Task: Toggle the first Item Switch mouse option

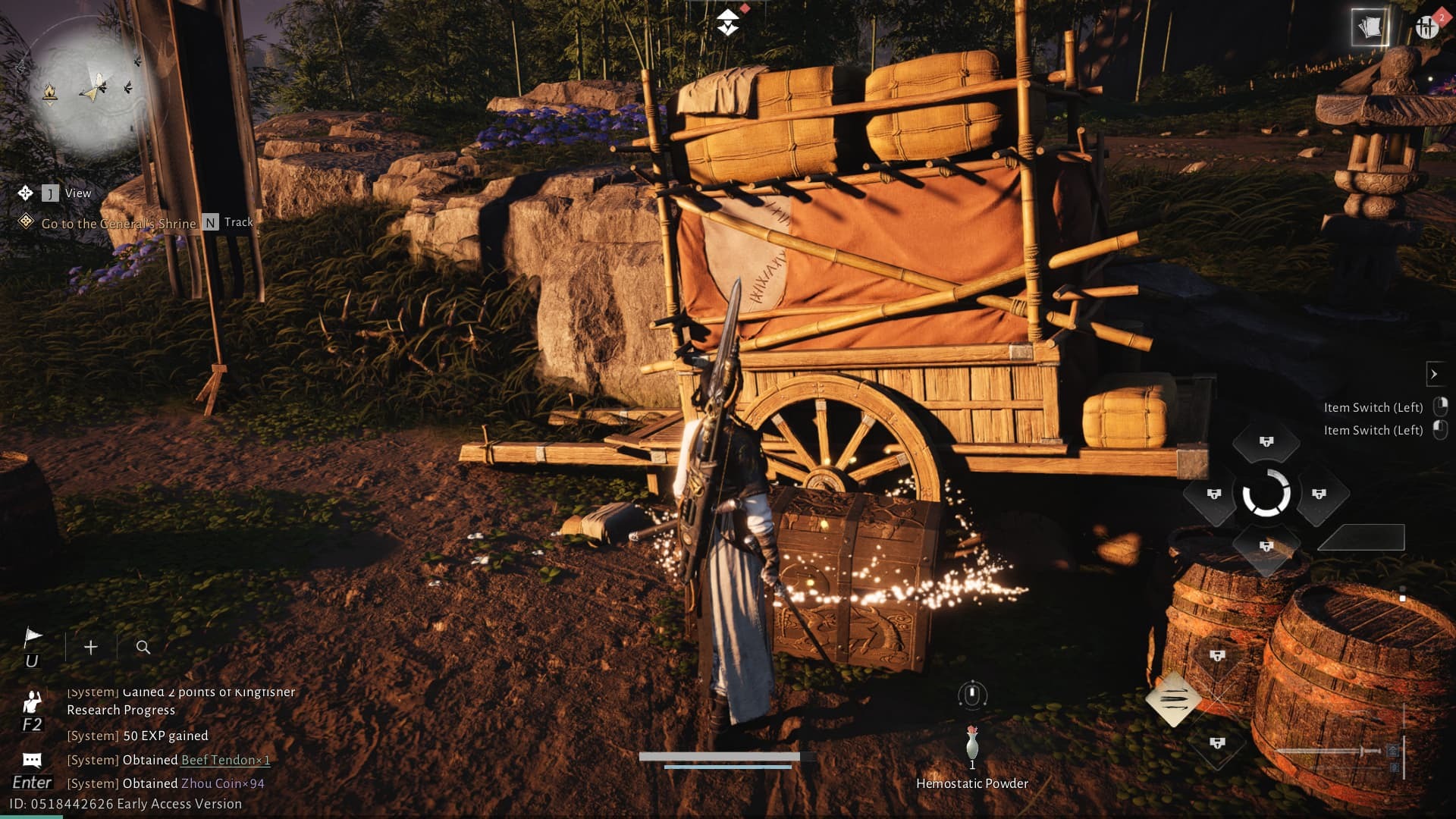Action: click(1439, 406)
